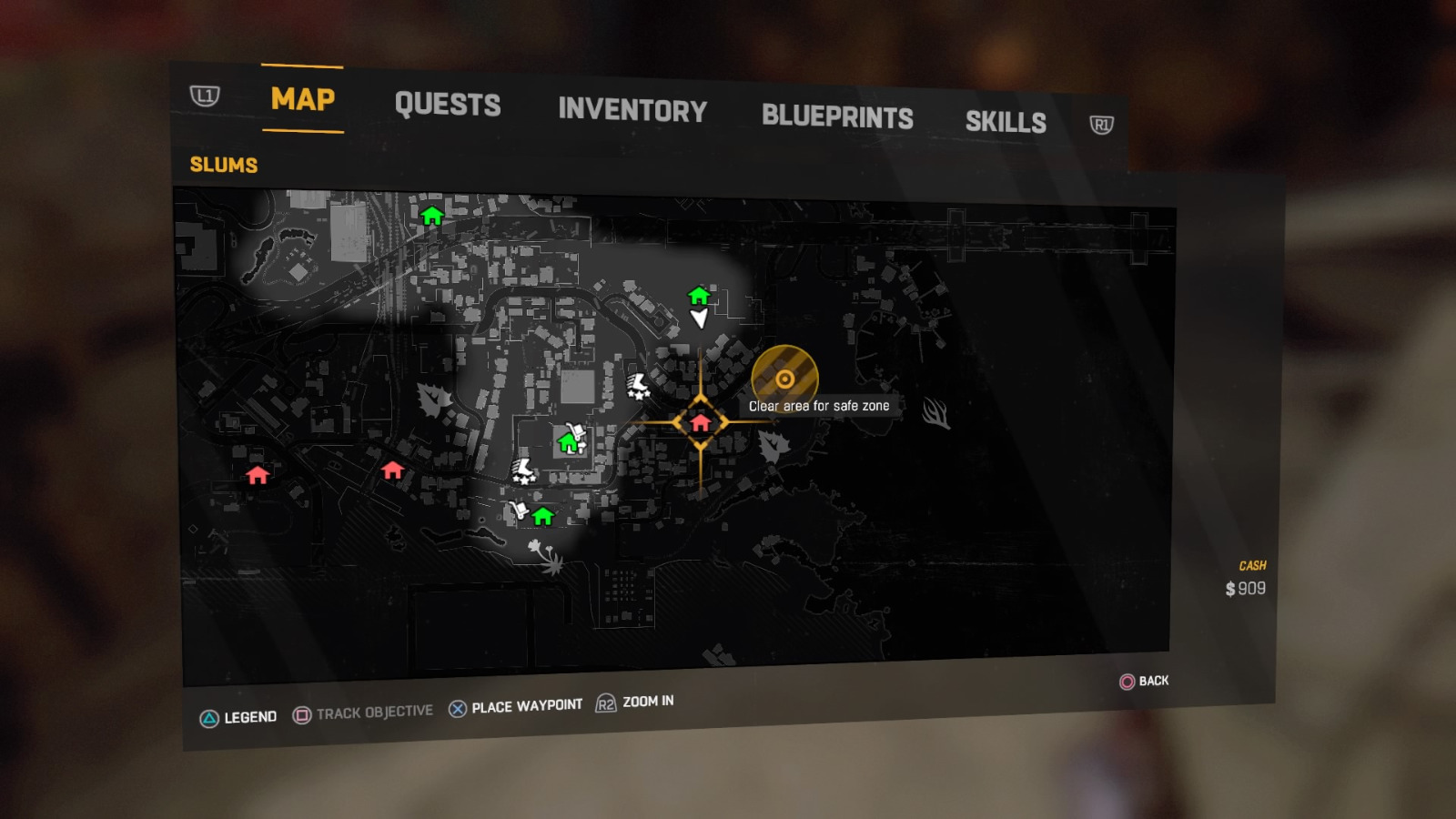Switch to the BLUEPRINTS tab

tap(838, 116)
